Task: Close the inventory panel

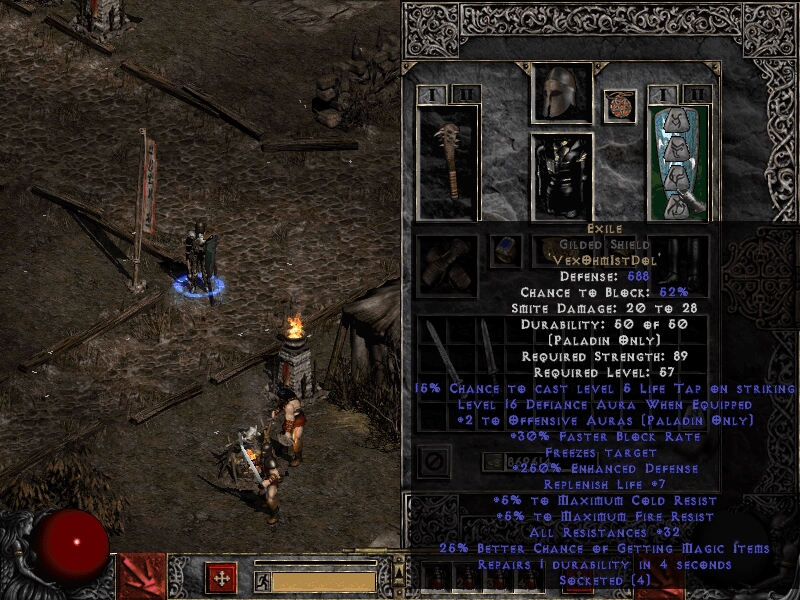Action: click(x=434, y=461)
